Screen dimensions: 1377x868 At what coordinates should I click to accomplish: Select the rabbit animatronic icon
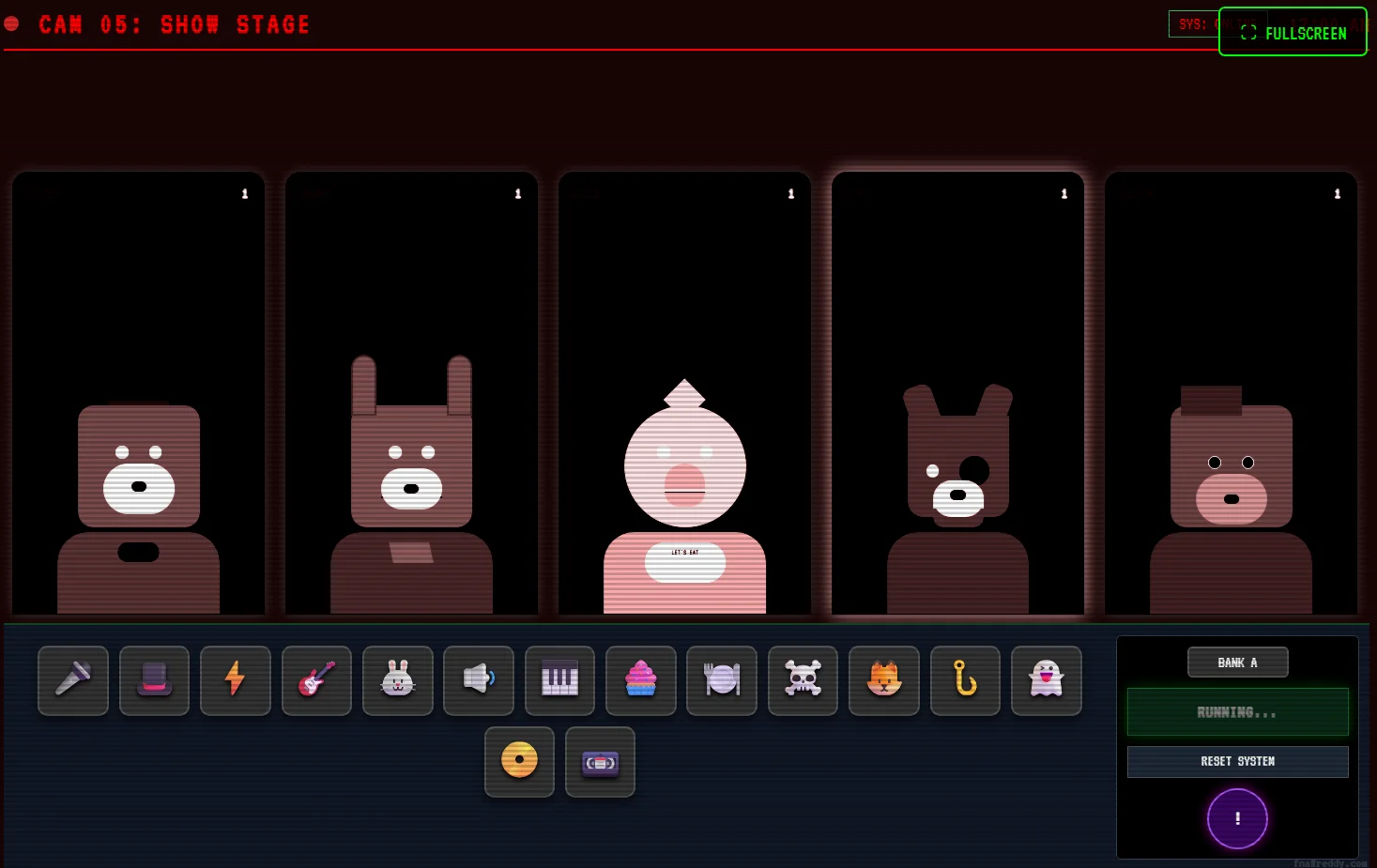coord(398,680)
